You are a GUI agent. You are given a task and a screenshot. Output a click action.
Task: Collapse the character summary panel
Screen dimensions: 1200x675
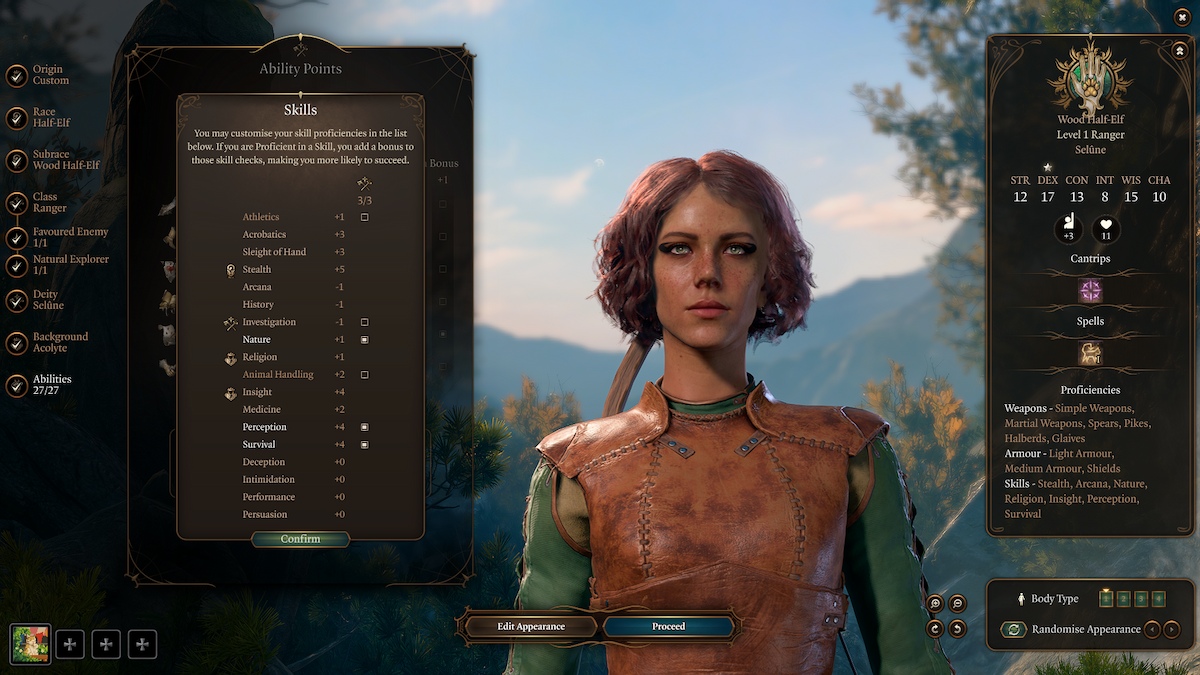(x=1179, y=49)
